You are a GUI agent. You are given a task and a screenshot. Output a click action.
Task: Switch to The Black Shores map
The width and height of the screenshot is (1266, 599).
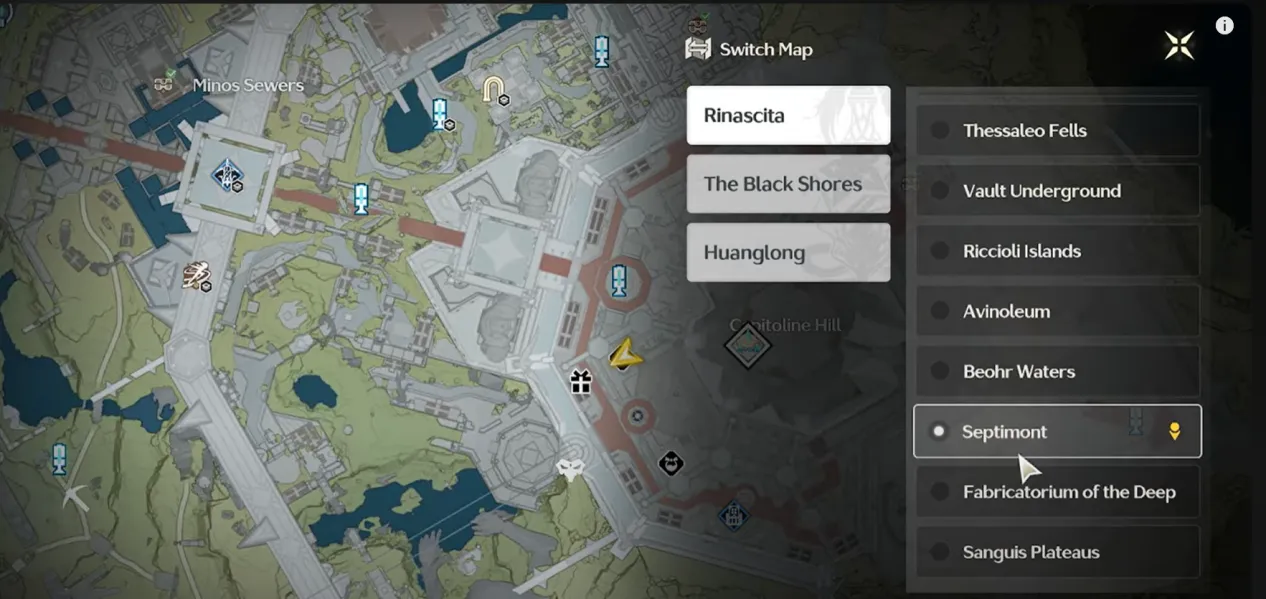pyautogui.click(x=788, y=184)
